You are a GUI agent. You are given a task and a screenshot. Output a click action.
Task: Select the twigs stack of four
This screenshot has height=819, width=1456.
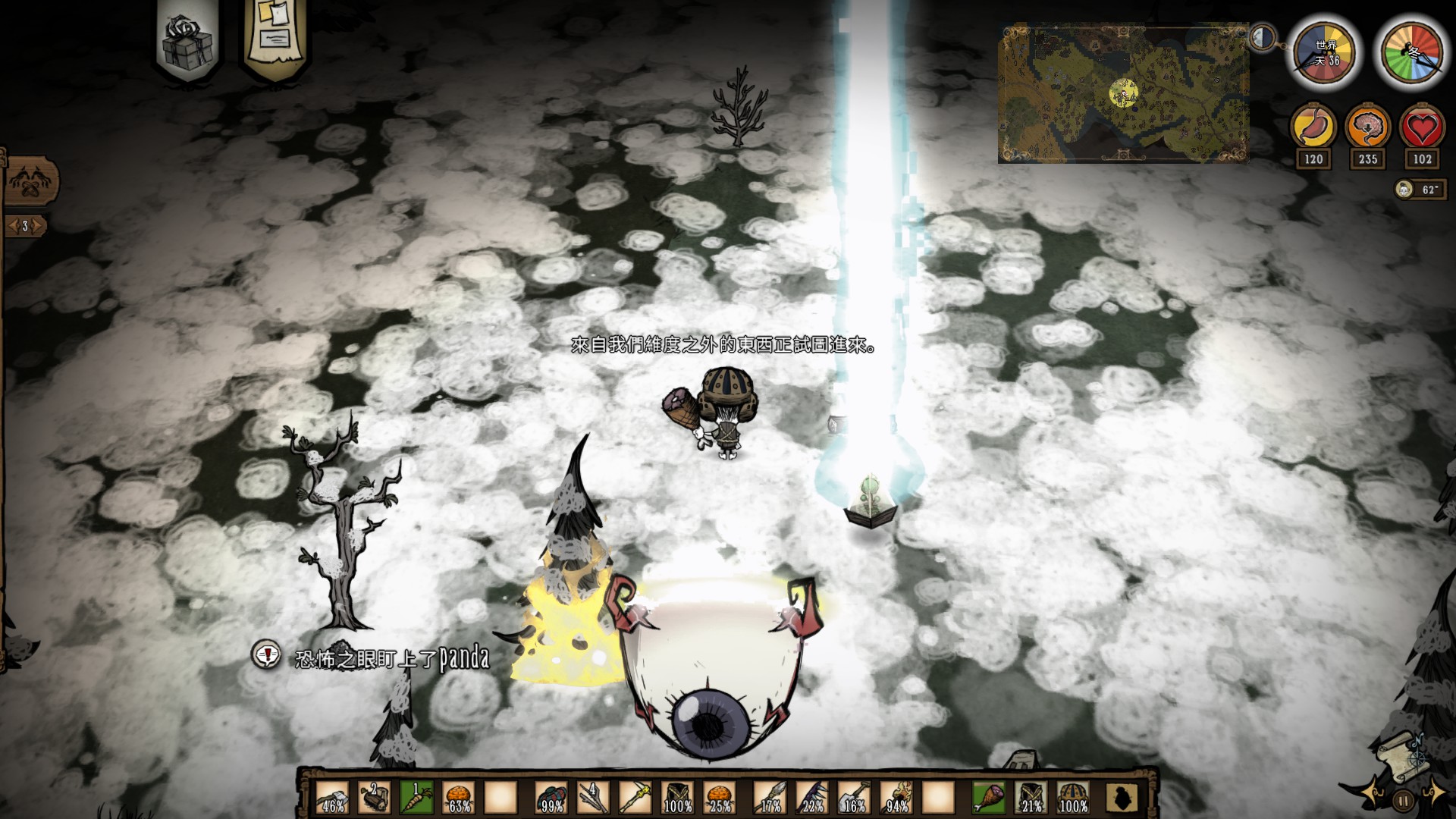coord(593,798)
